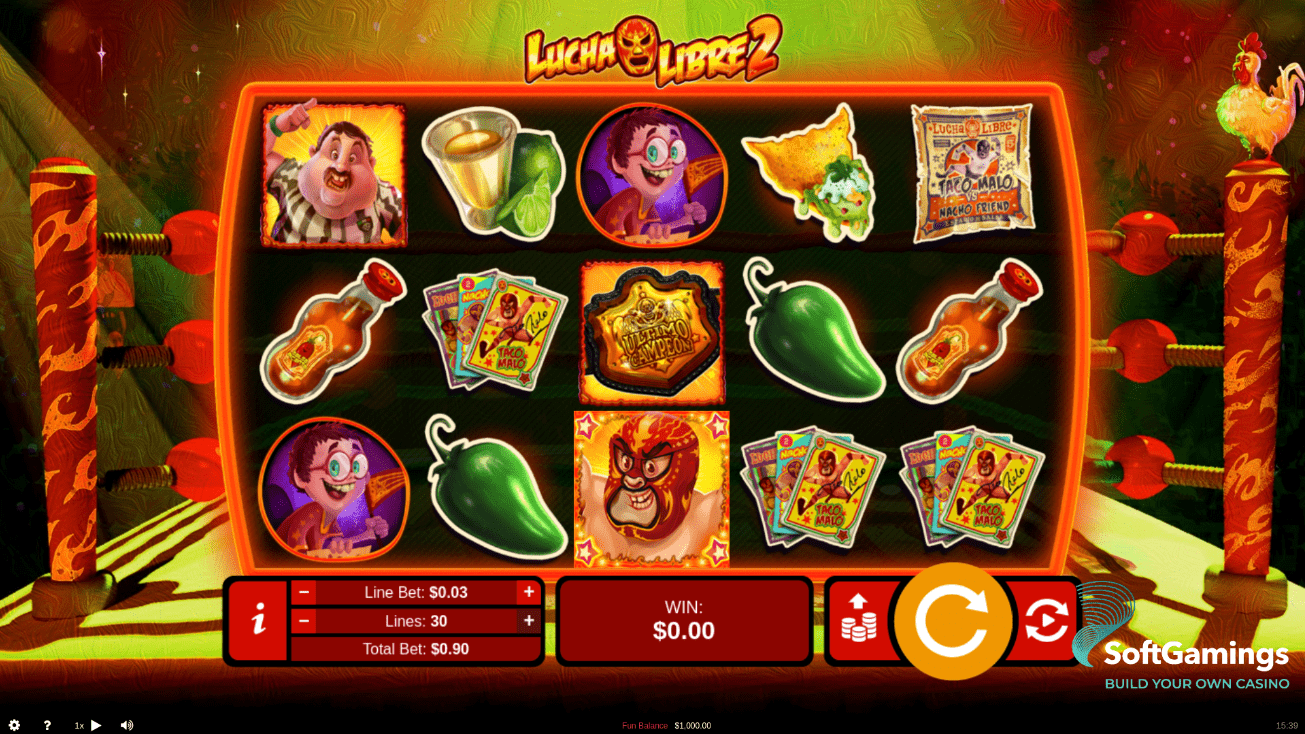
Task: Open the help question mark icon
Action: pos(46,725)
